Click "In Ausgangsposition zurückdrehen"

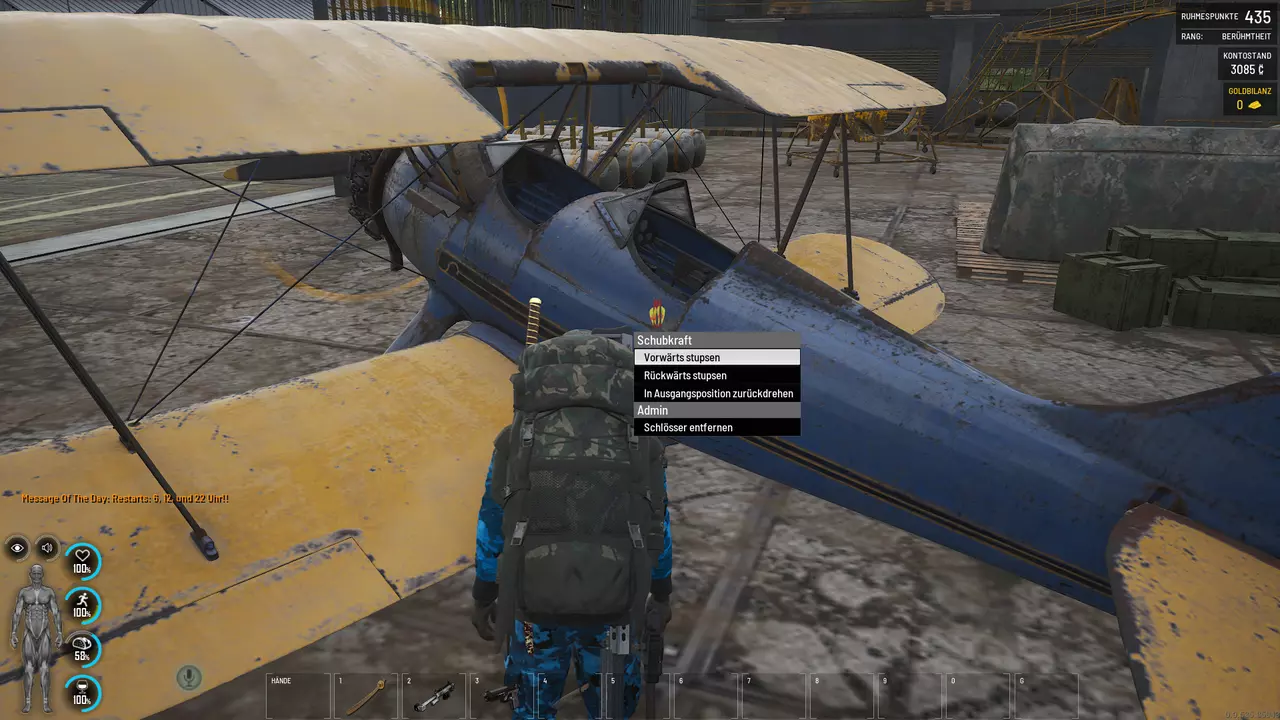(x=716, y=393)
